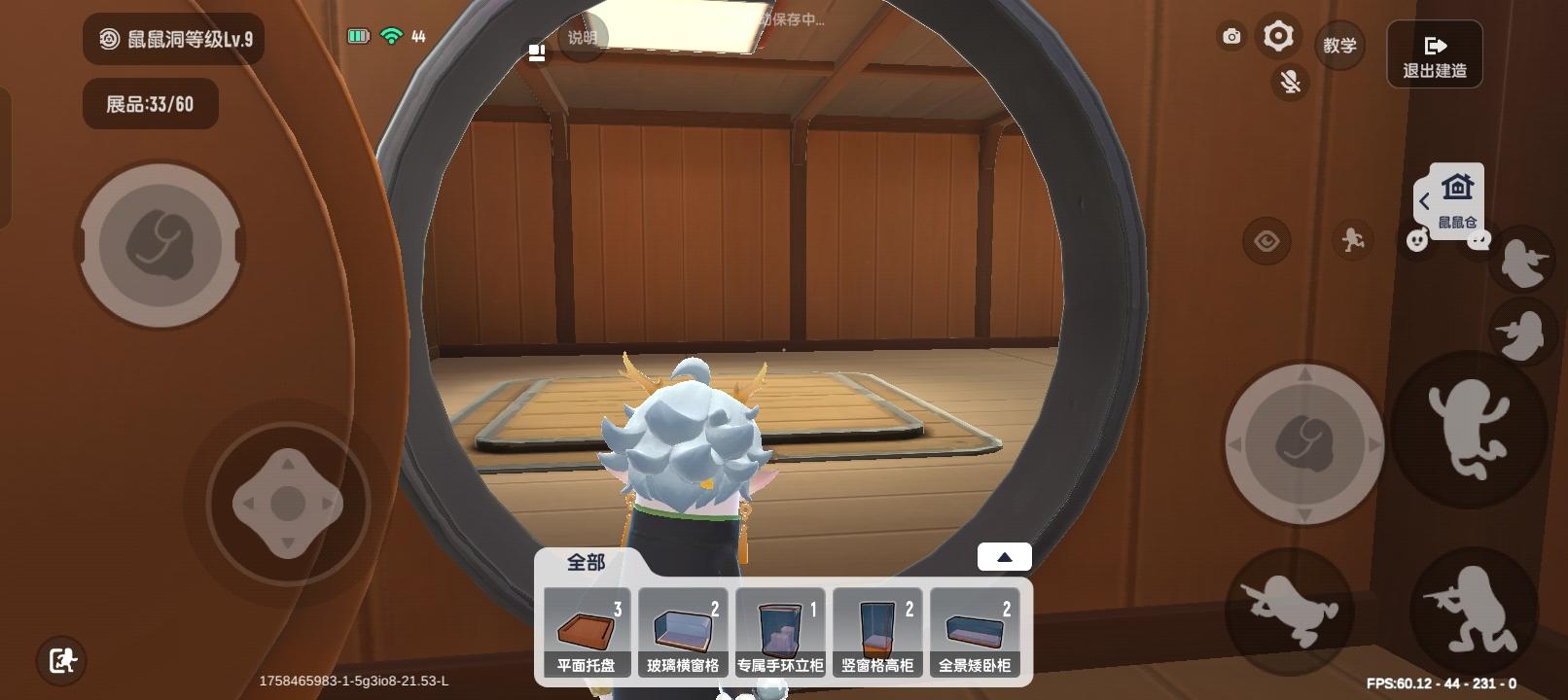
Task: Collapse the item tray with the up arrow
Action: [x=1004, y=555]
